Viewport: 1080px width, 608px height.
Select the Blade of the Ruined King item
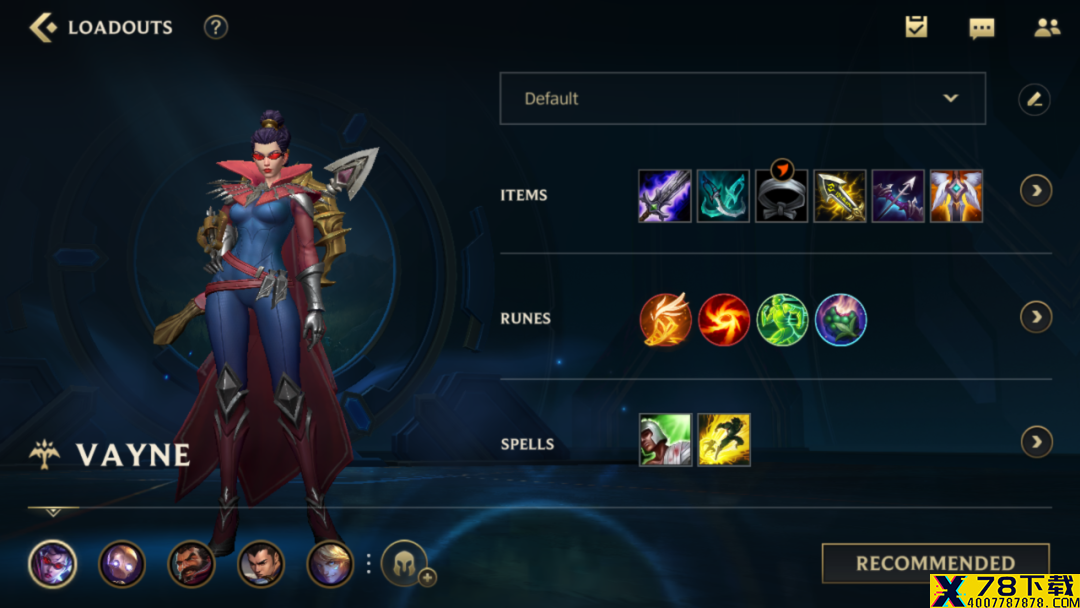coord(665,196)
